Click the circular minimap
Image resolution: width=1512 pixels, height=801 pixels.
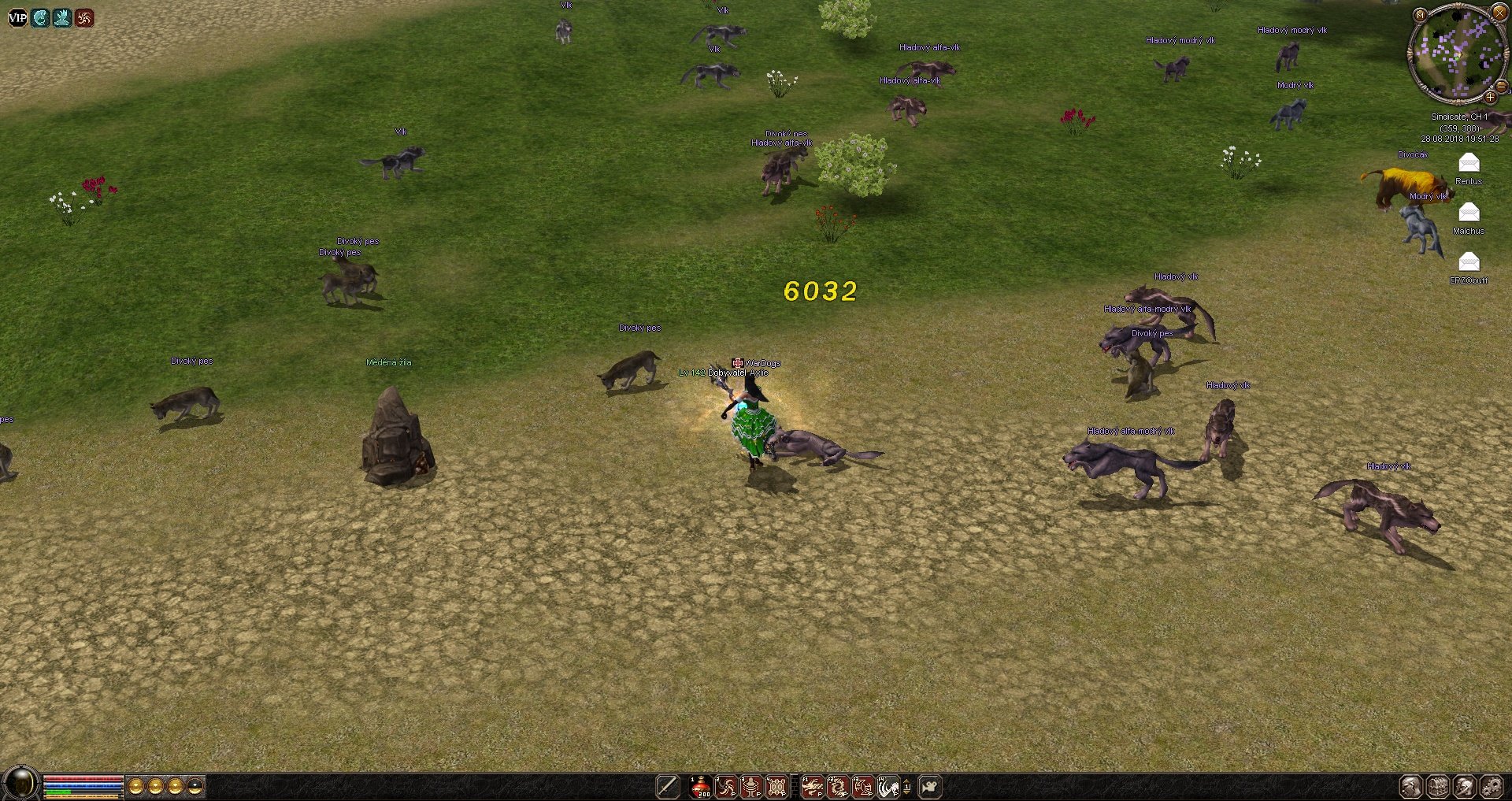pos(1455,54)
